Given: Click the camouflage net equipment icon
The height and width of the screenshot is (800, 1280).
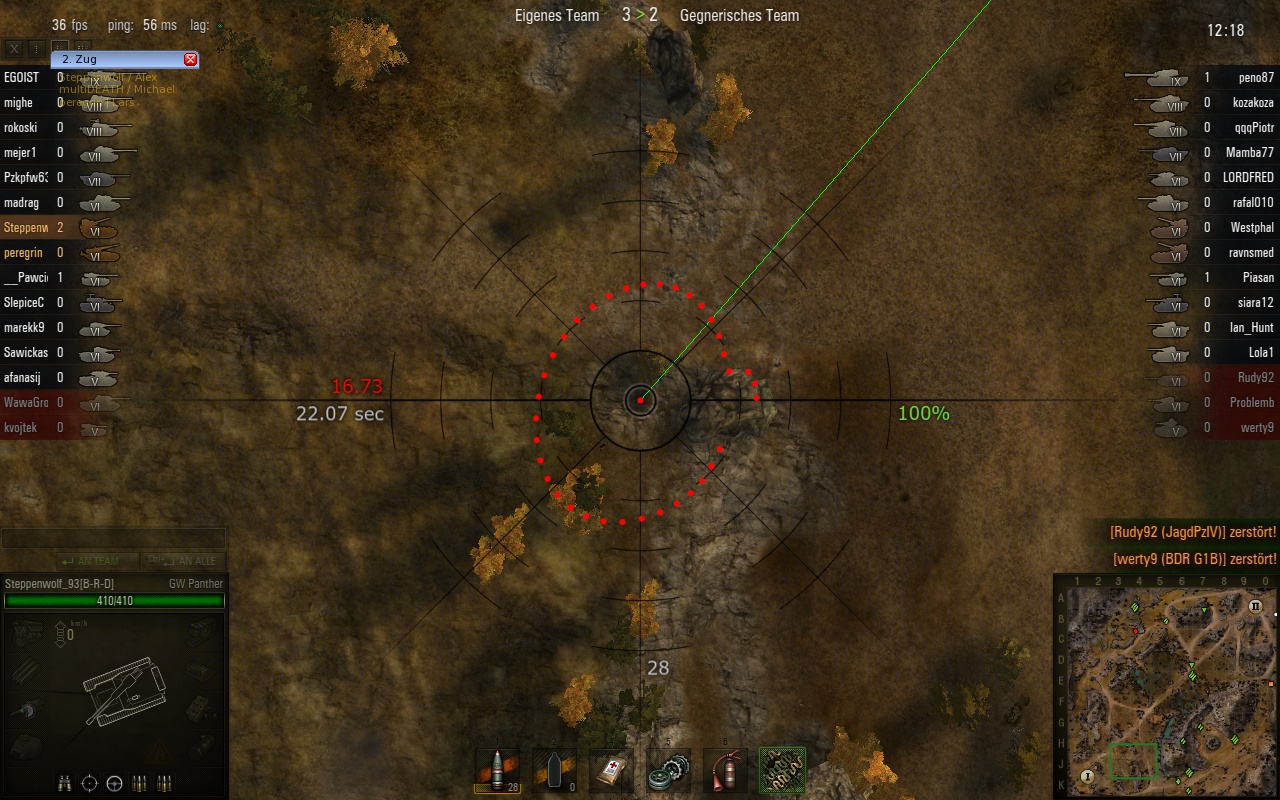Looking at the screenshot, I should pos(782,771).
